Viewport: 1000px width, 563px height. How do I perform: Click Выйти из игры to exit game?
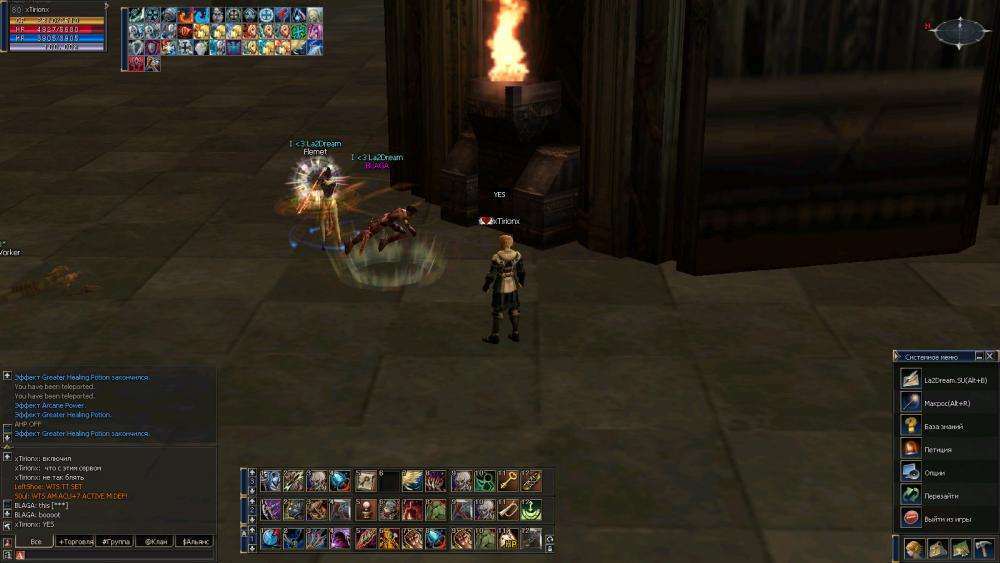(945, 518)
